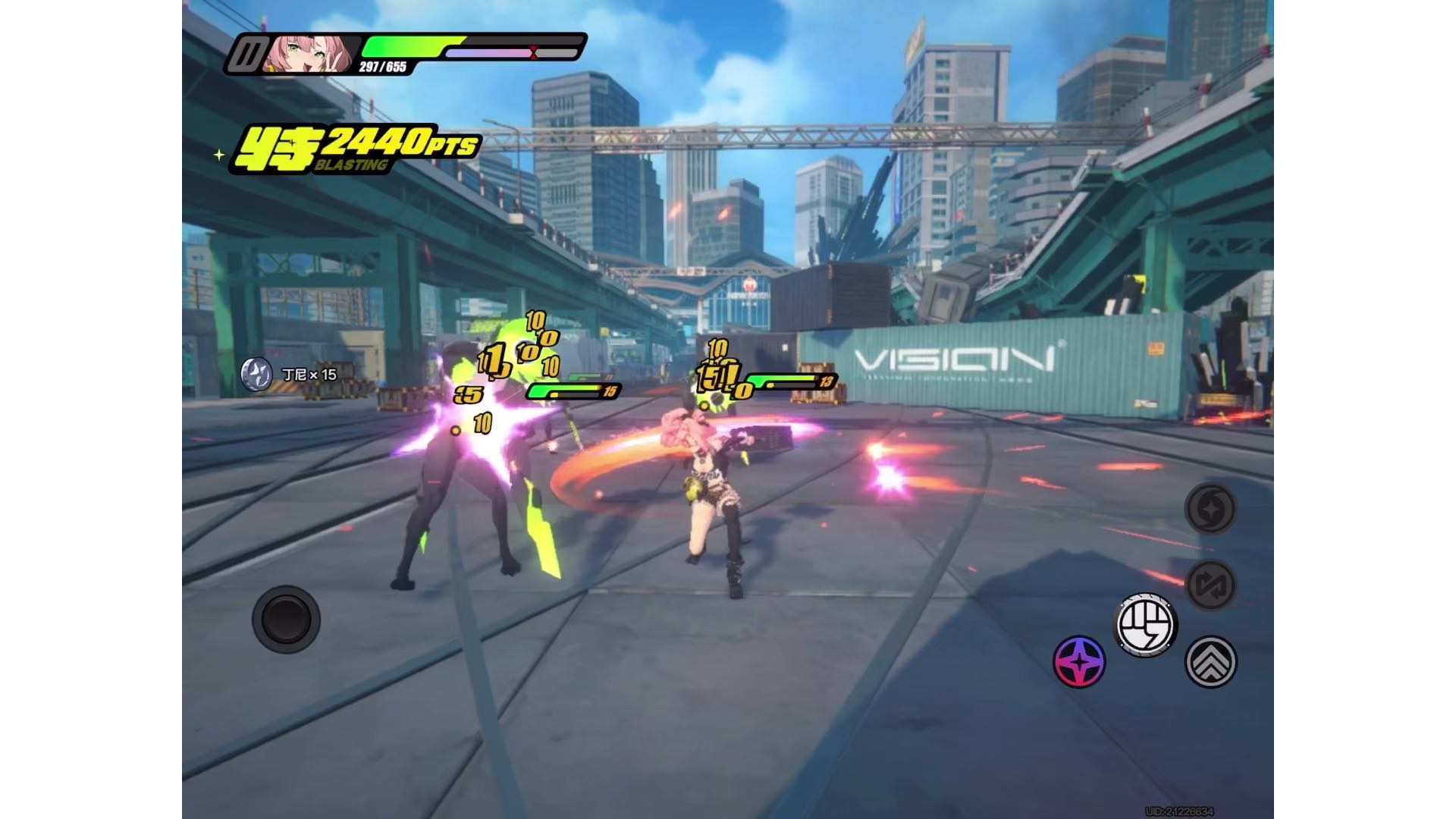This screenshot has width=1456, height=819.
Task: Trigger the greyed-out ultimate ability button
Action: (1210, 508)
